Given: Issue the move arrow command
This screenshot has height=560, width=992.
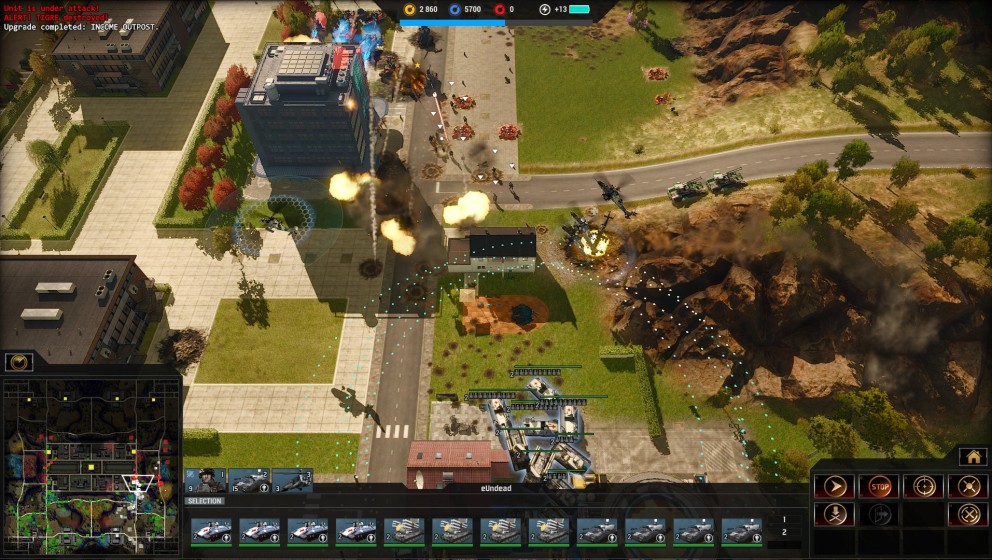Looking at the screenshot, I should click(833, 486).
